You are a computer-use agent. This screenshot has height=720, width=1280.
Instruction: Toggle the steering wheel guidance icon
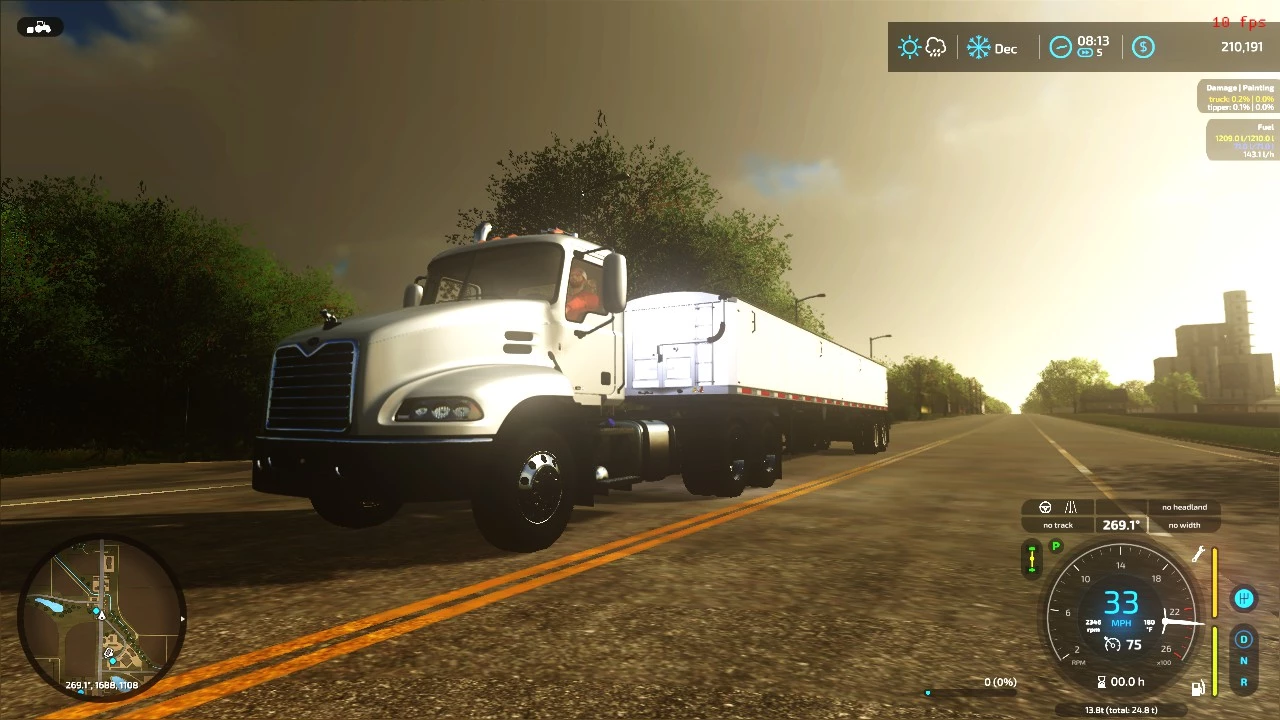pyautogui.click(x=1045, y=508)
